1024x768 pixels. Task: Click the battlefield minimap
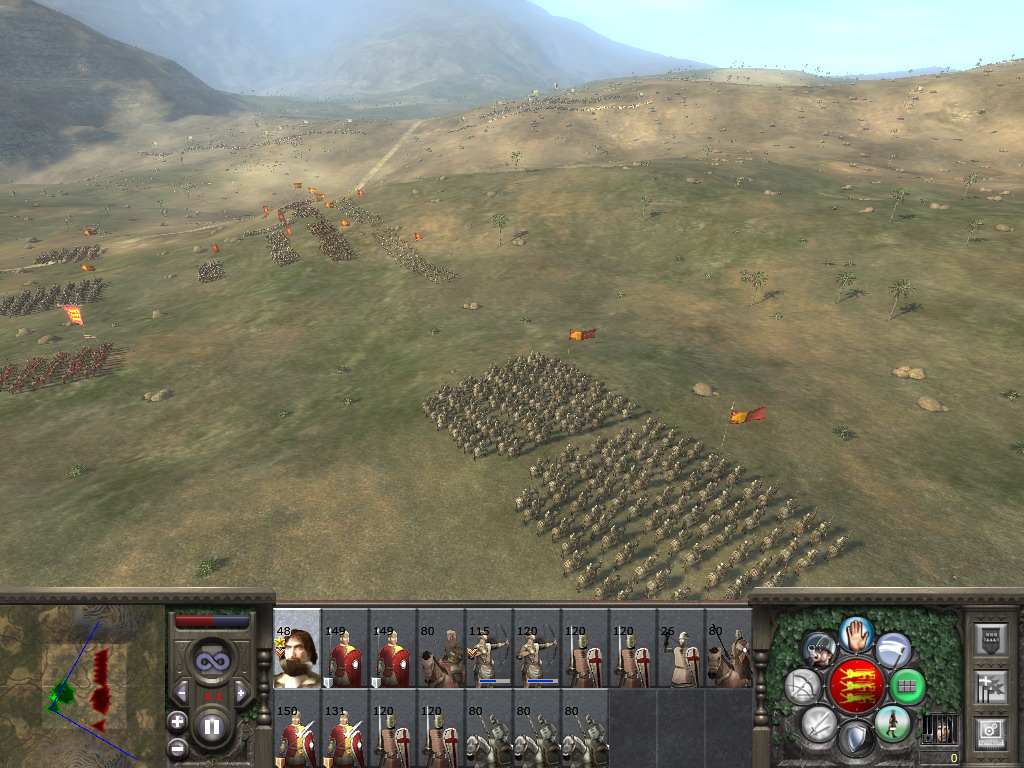[x=82, y=682]
